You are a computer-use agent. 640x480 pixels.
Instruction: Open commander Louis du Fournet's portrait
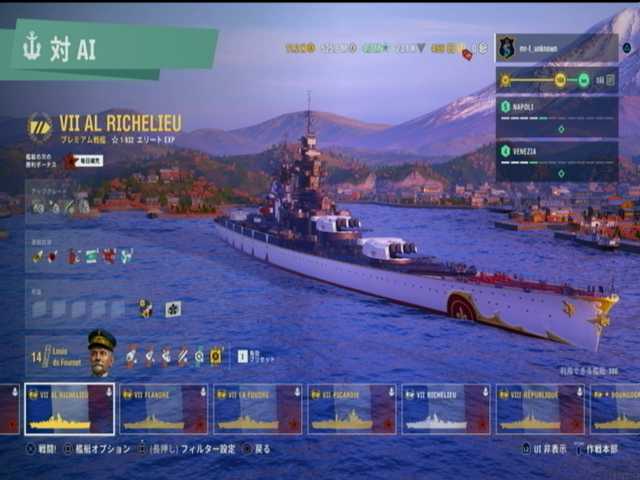click(x=102, y=352)
